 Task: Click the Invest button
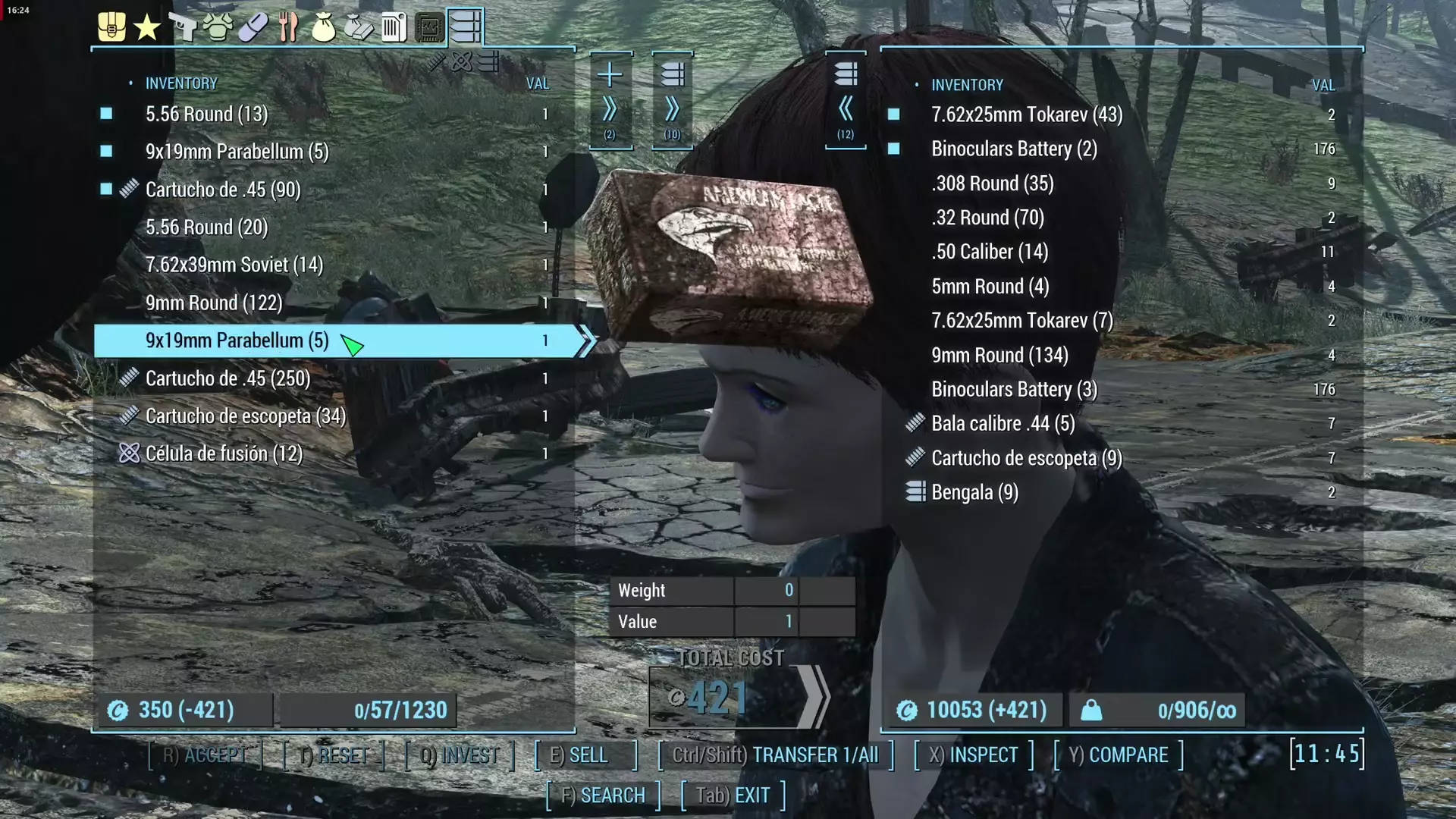point(460,755)
